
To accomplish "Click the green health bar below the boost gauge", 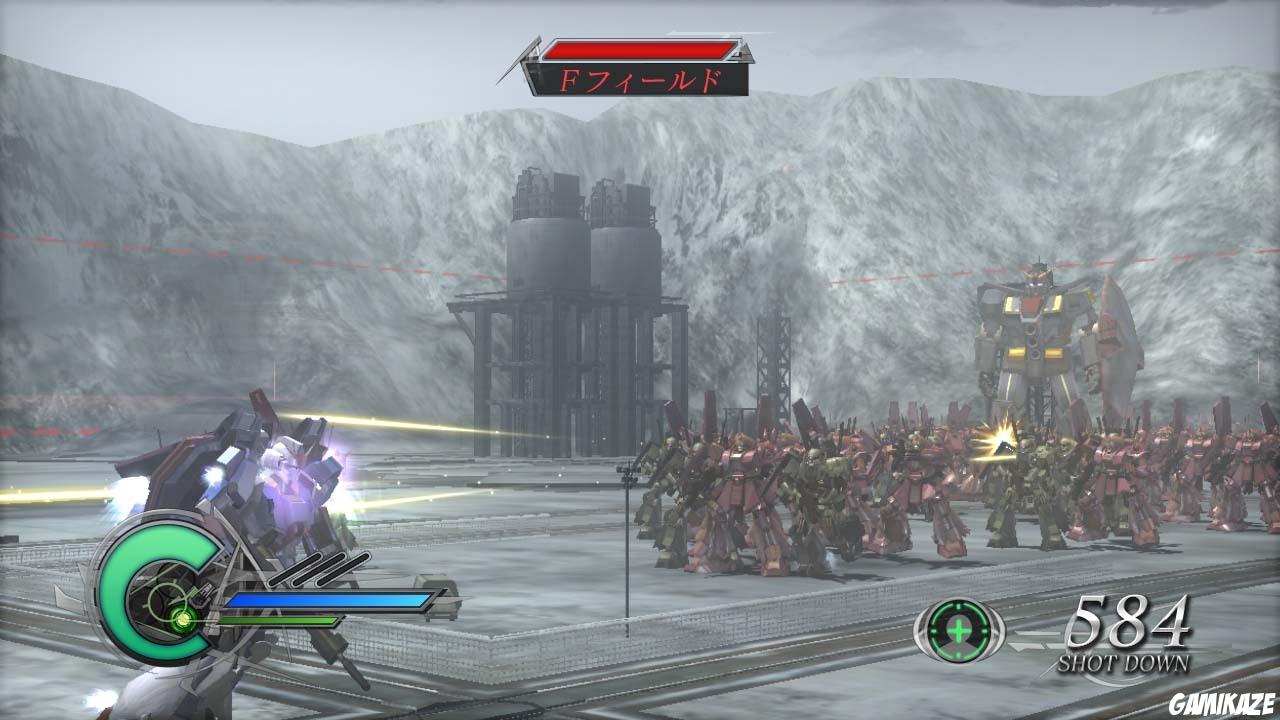I will pos(280,621).
